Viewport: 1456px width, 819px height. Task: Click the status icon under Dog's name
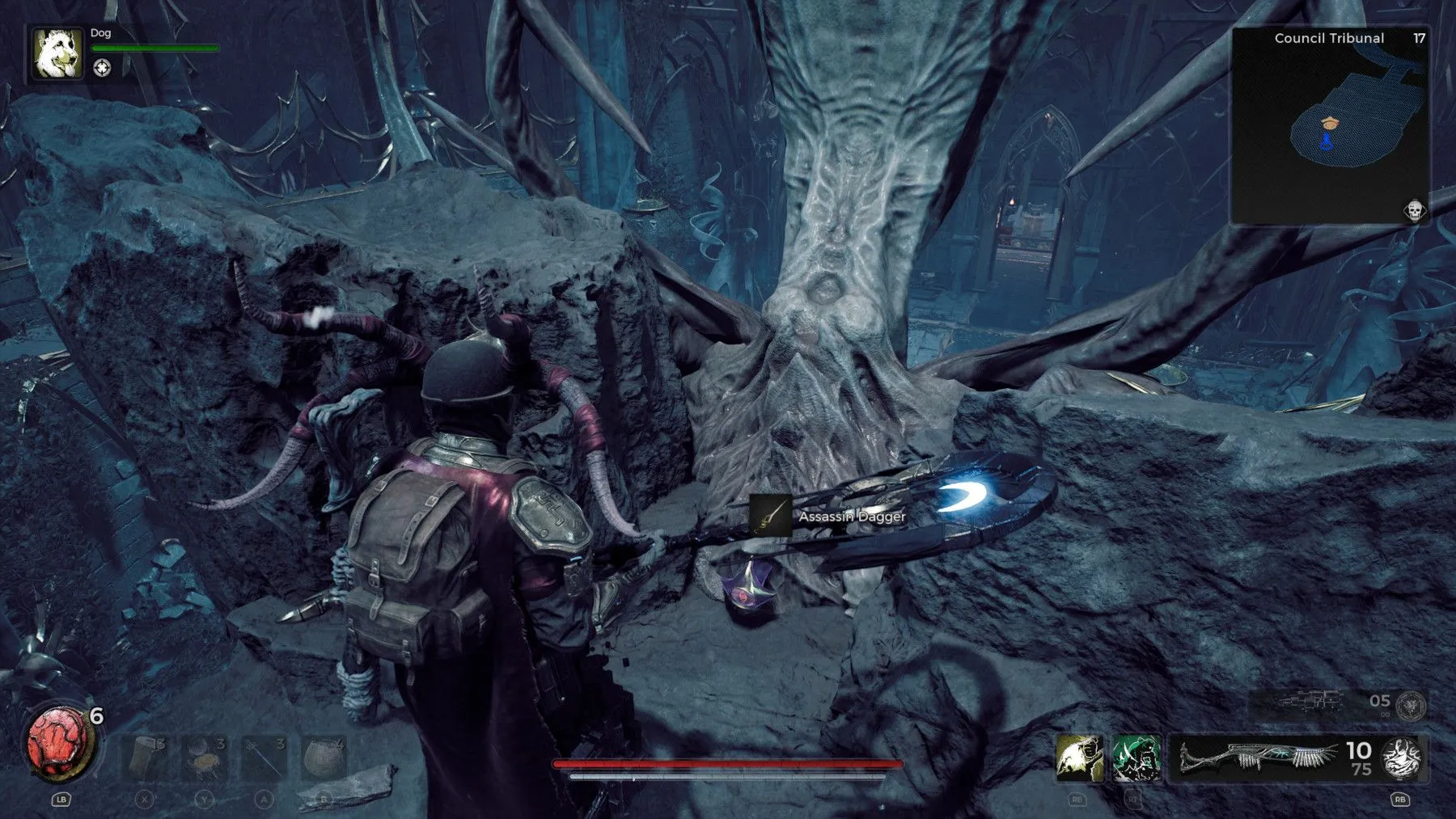[x=102, y=68]
